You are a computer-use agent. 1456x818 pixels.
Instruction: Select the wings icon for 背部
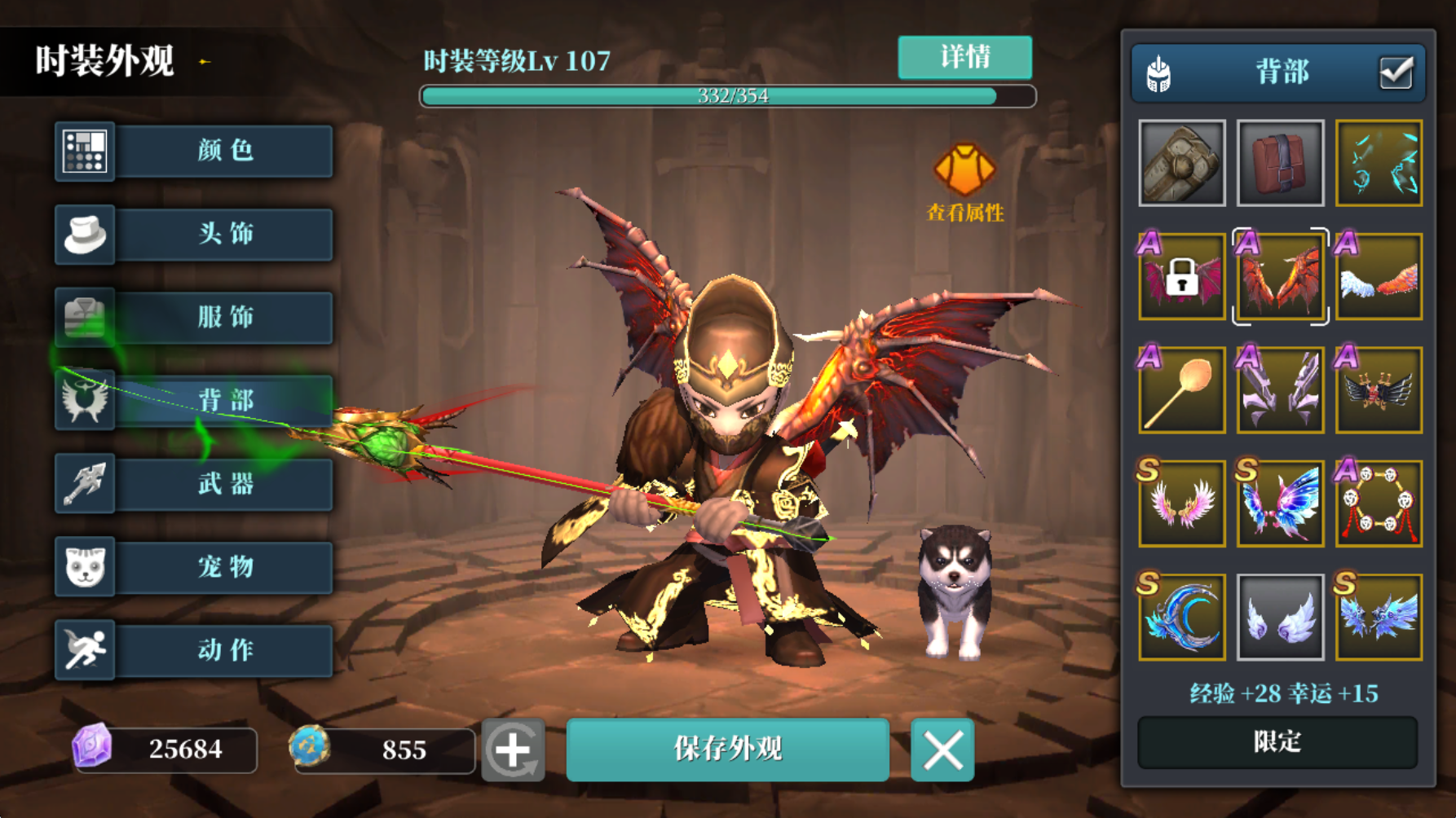coord(85,401)
